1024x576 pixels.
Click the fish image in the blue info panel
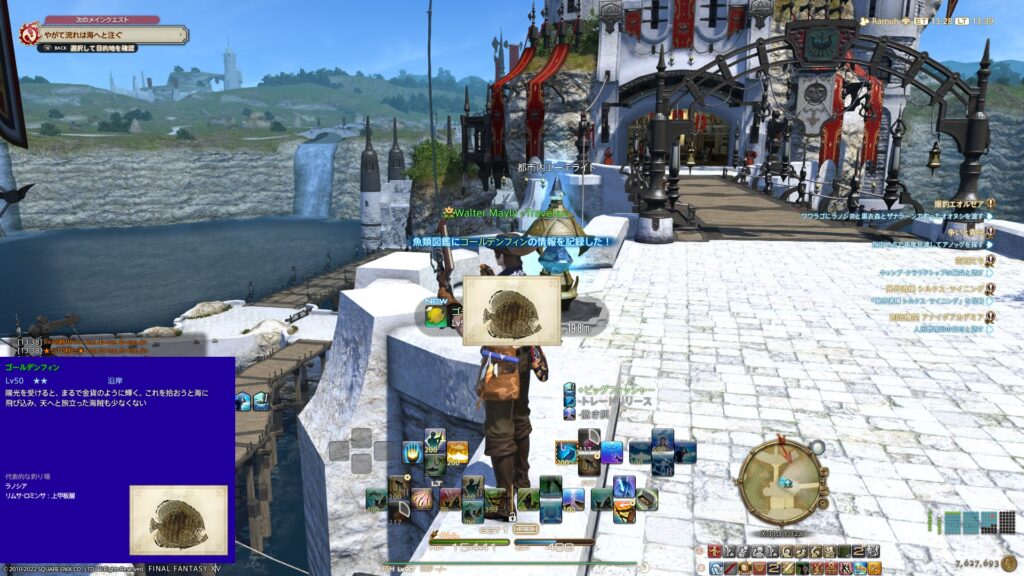click(x=178, y=519)
